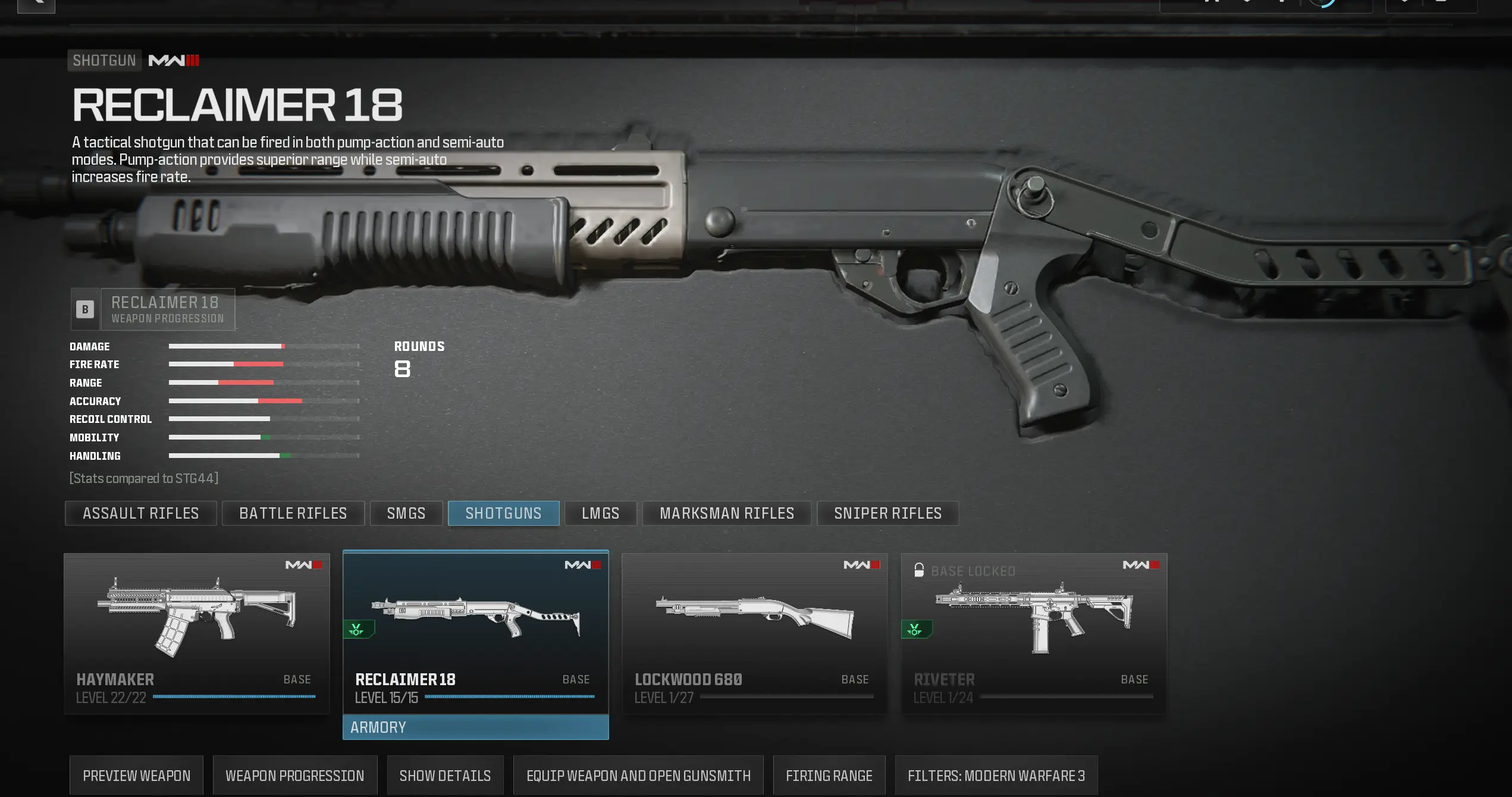The image size is (1512, 797).
Task: Switch to the SNIPER RIFLES tab
Action: pos(887,513)
